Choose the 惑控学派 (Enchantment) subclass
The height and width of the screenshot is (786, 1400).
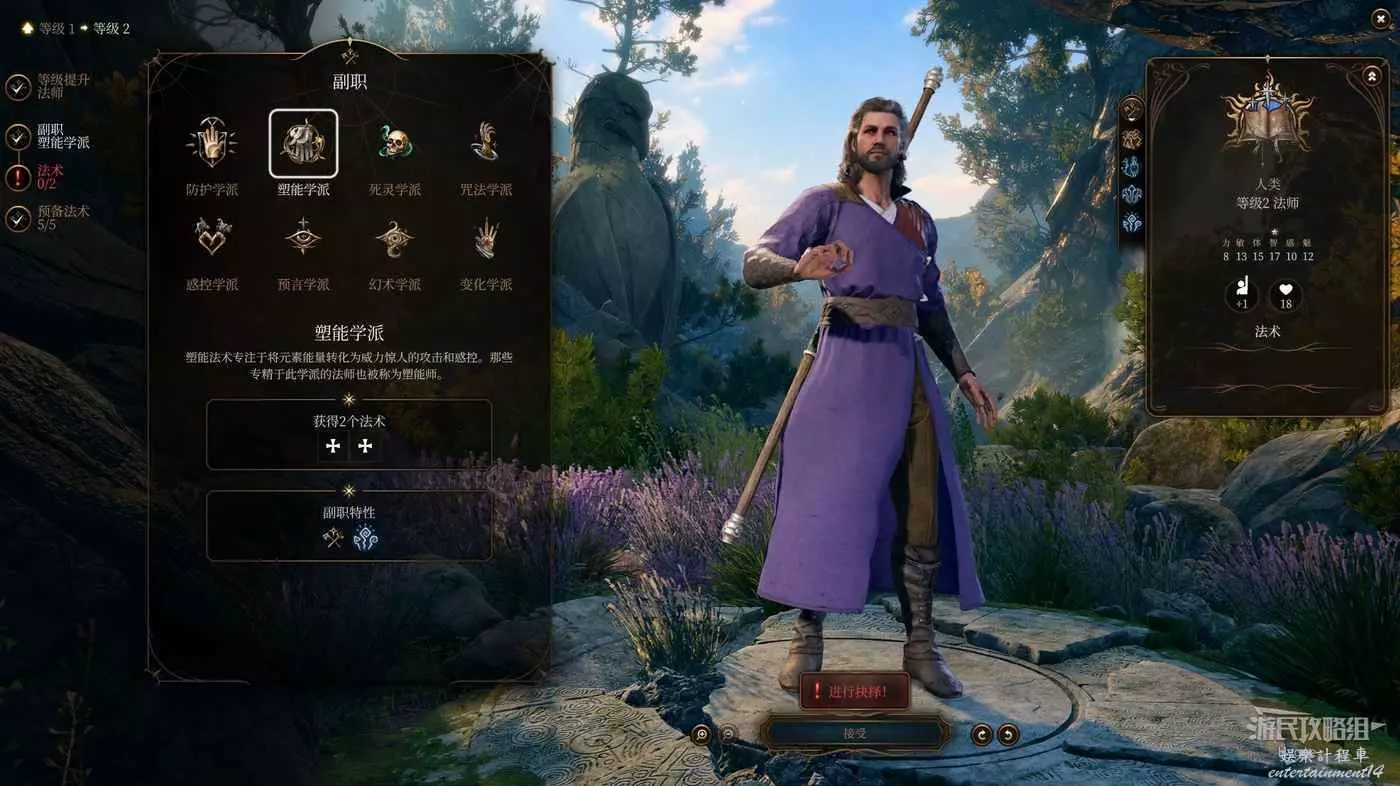pyautogui.click(x=212, y=239)
